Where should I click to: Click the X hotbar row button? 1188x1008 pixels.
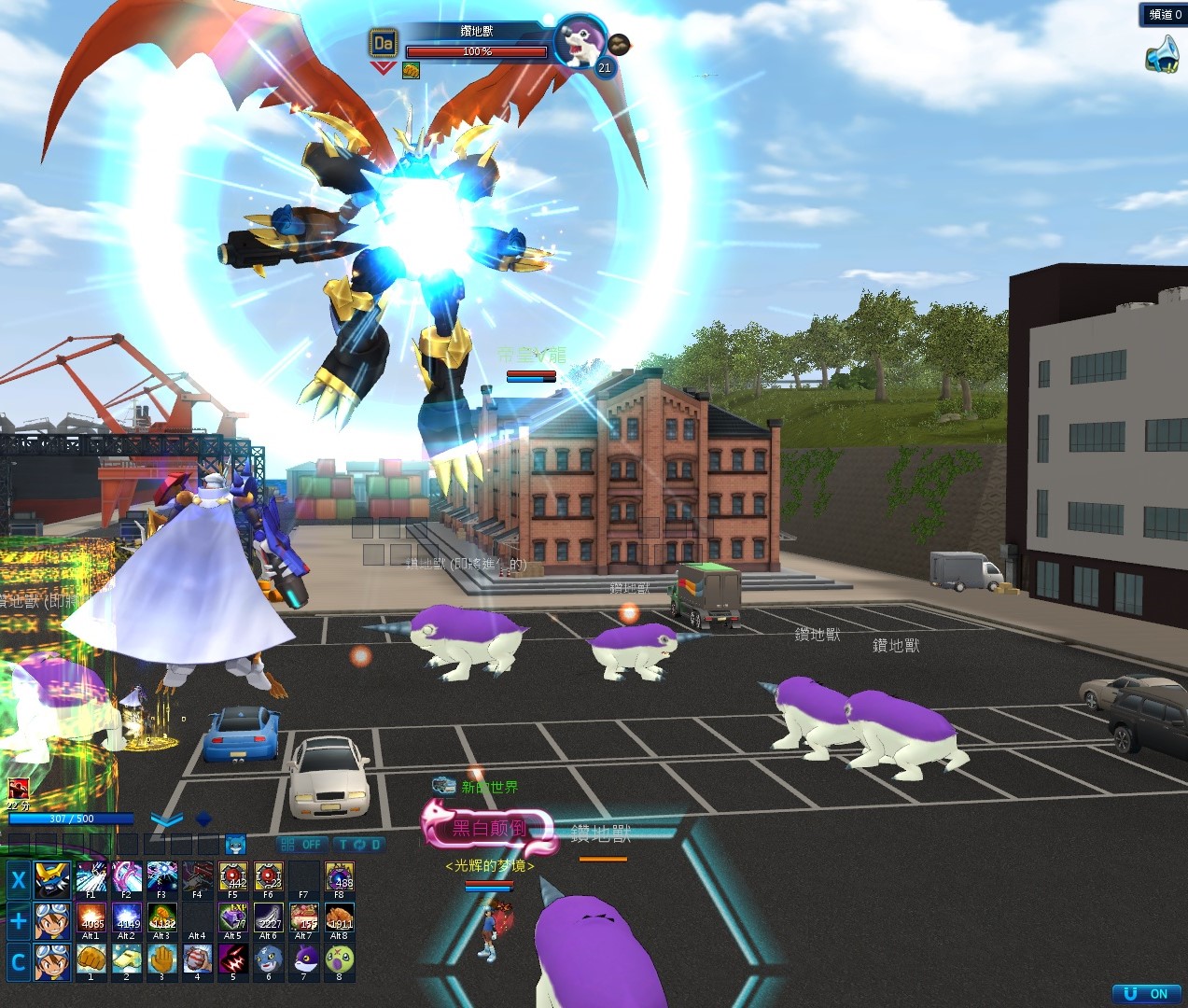[18, 879]
